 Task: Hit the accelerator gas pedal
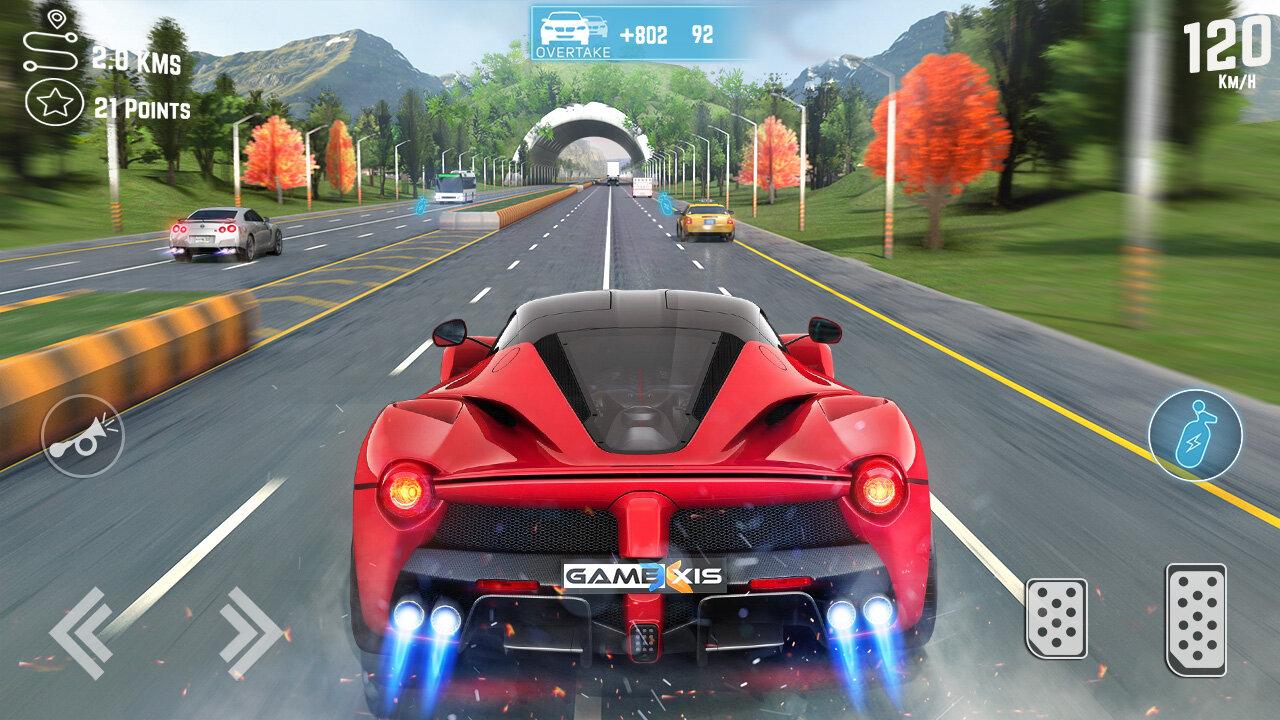(1195, 618)
